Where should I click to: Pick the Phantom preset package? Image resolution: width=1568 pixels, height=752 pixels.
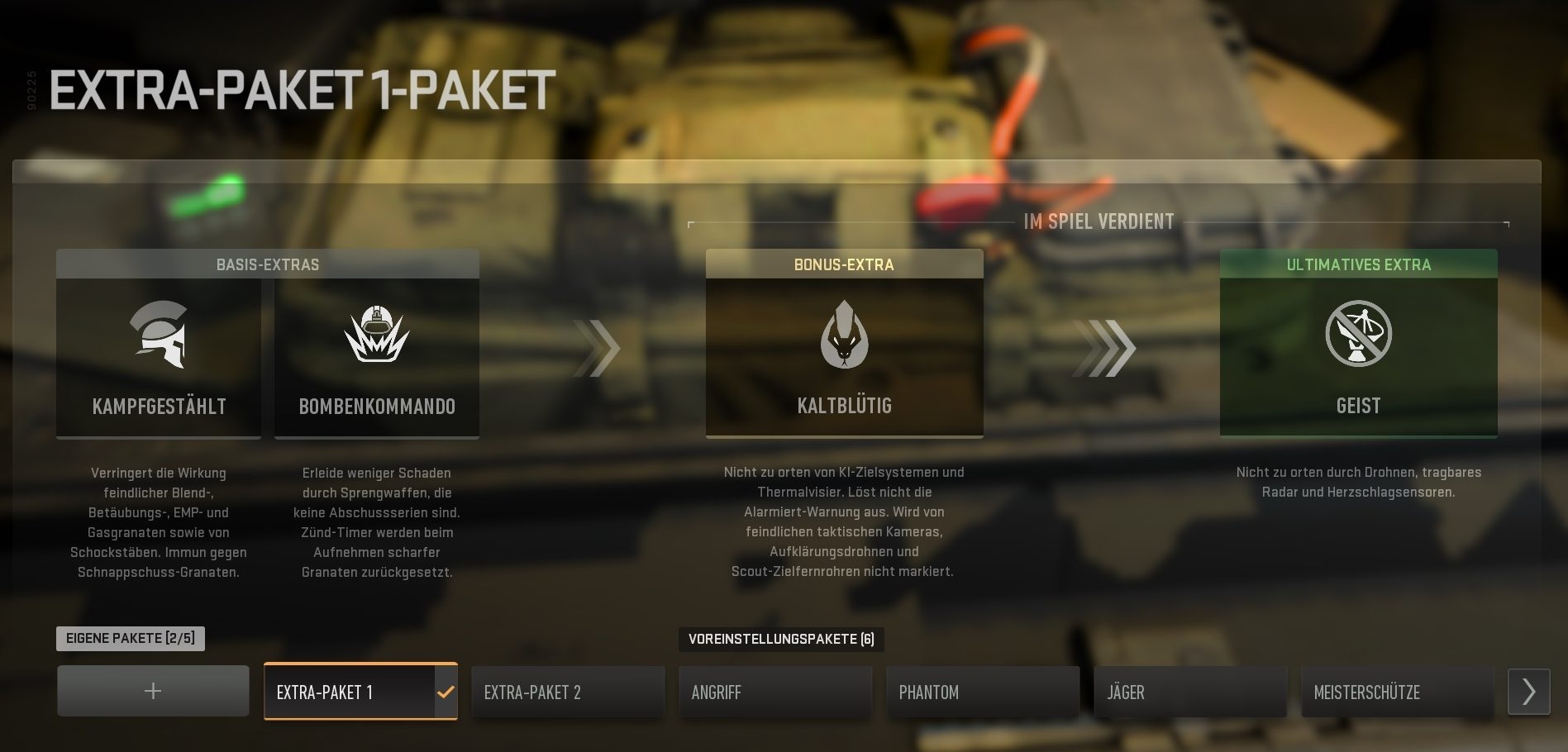point(983,692)
